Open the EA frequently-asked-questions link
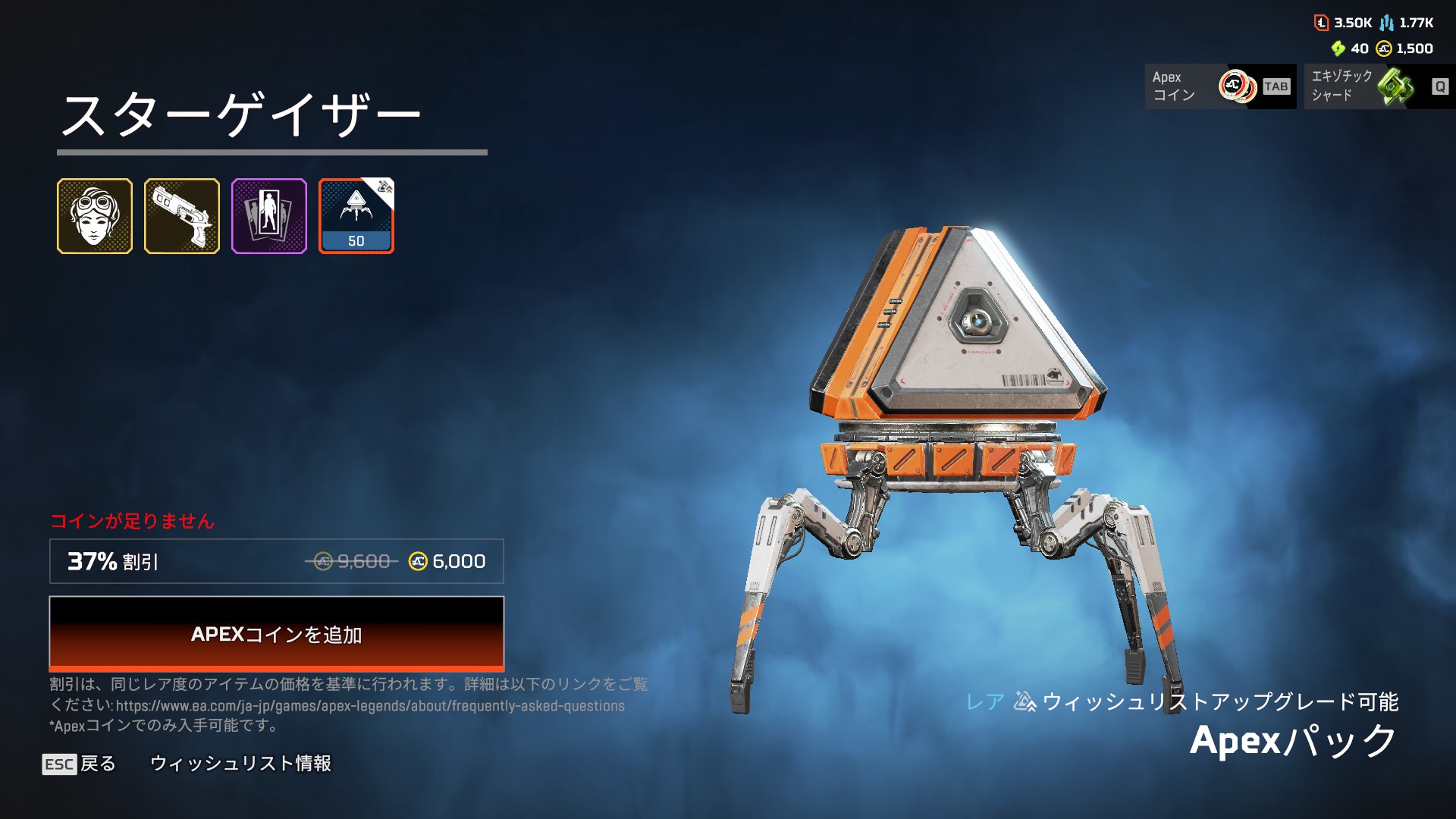 click(x=370, y=706)
